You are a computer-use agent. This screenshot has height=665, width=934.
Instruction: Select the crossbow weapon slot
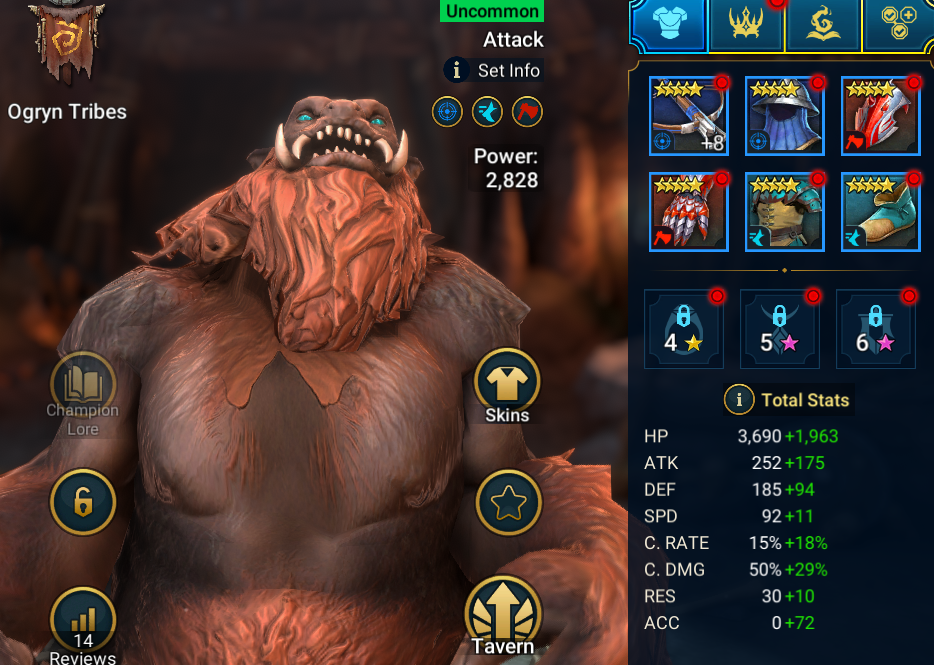pos(689,116)
